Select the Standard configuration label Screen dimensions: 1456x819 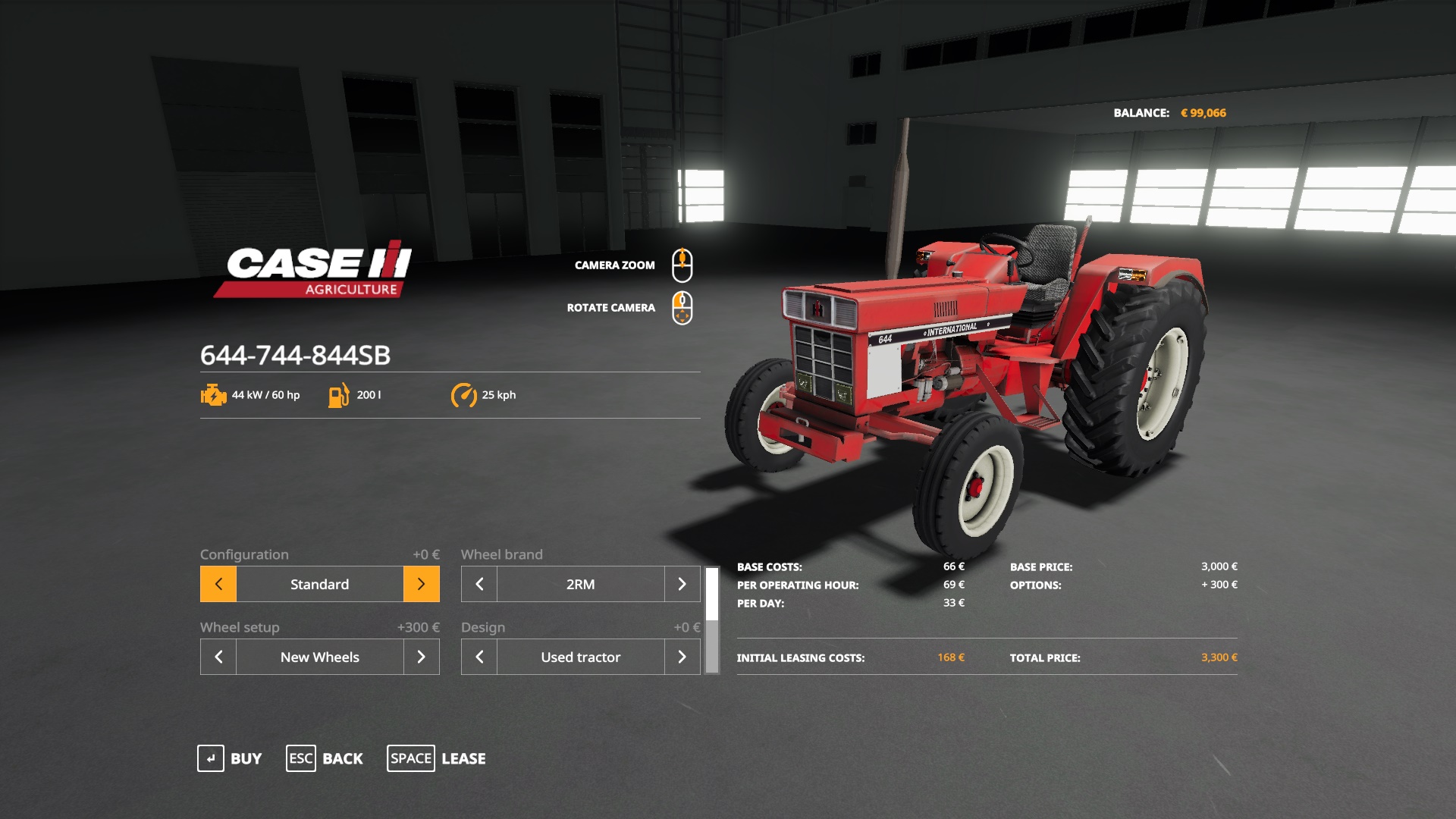point(319,584)
